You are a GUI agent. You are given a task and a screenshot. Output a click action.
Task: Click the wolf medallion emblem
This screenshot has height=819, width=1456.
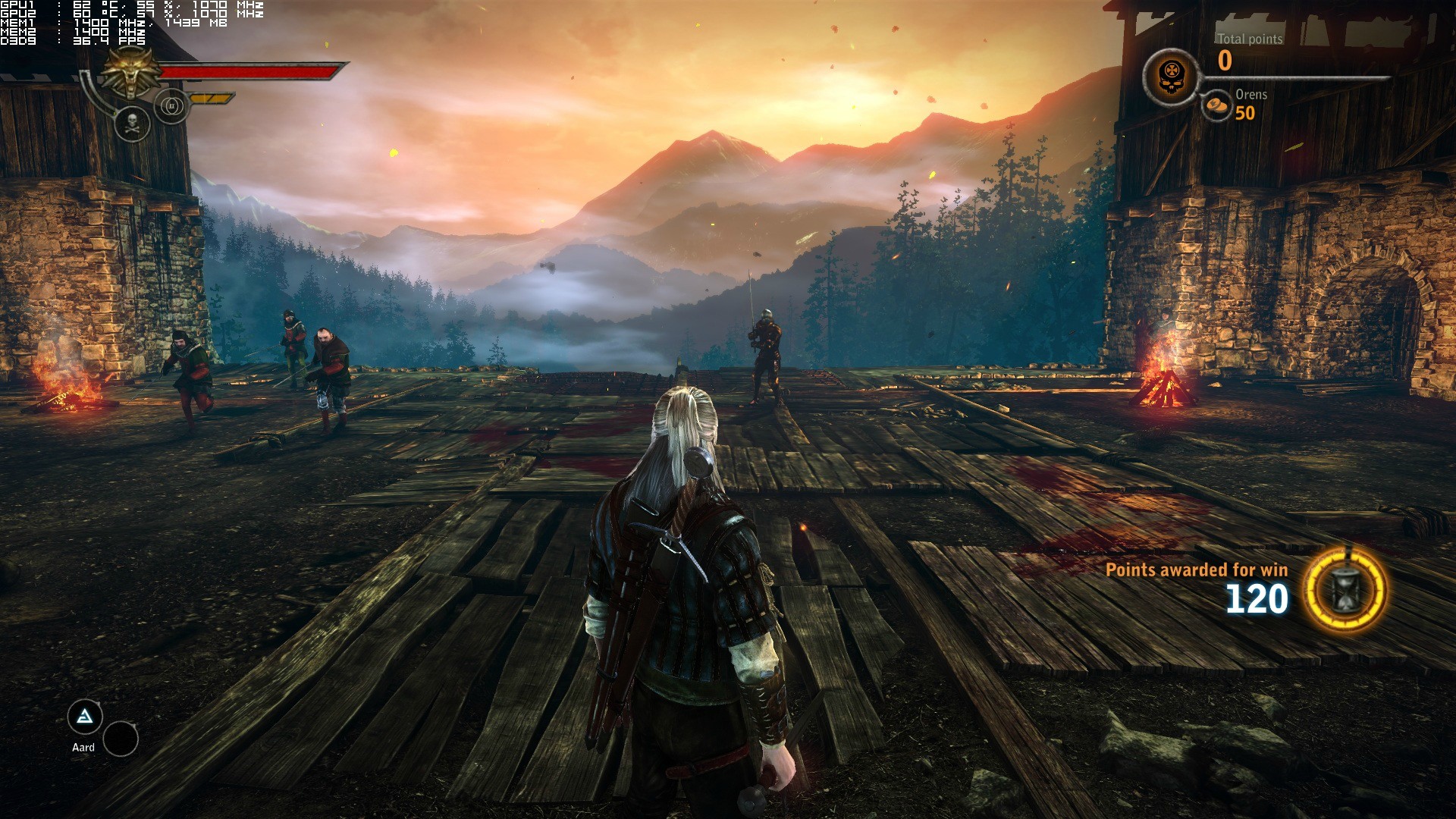pyautogui.click(x=132, y=74)
